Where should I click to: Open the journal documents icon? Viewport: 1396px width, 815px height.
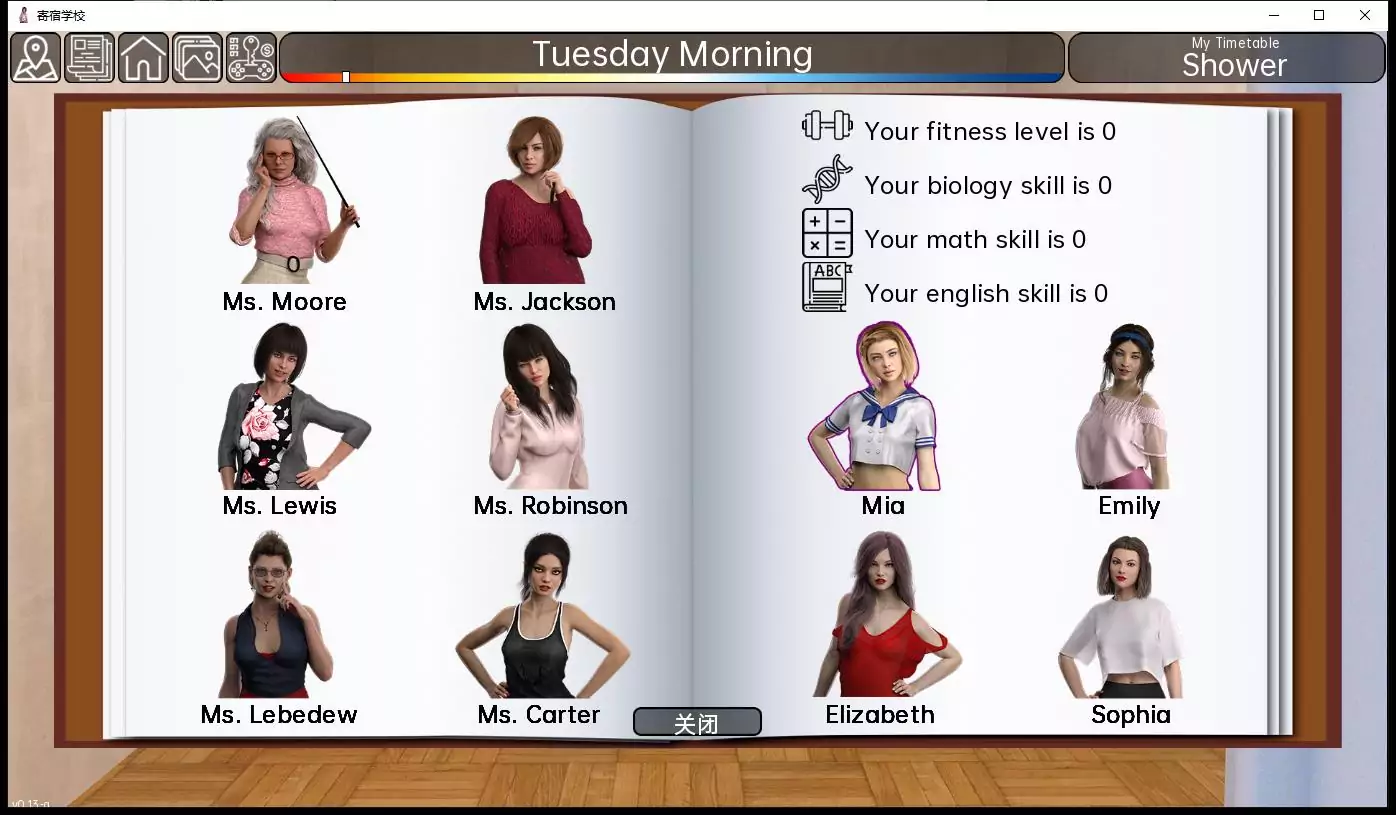pyautogui.click(x=90, y=58)
